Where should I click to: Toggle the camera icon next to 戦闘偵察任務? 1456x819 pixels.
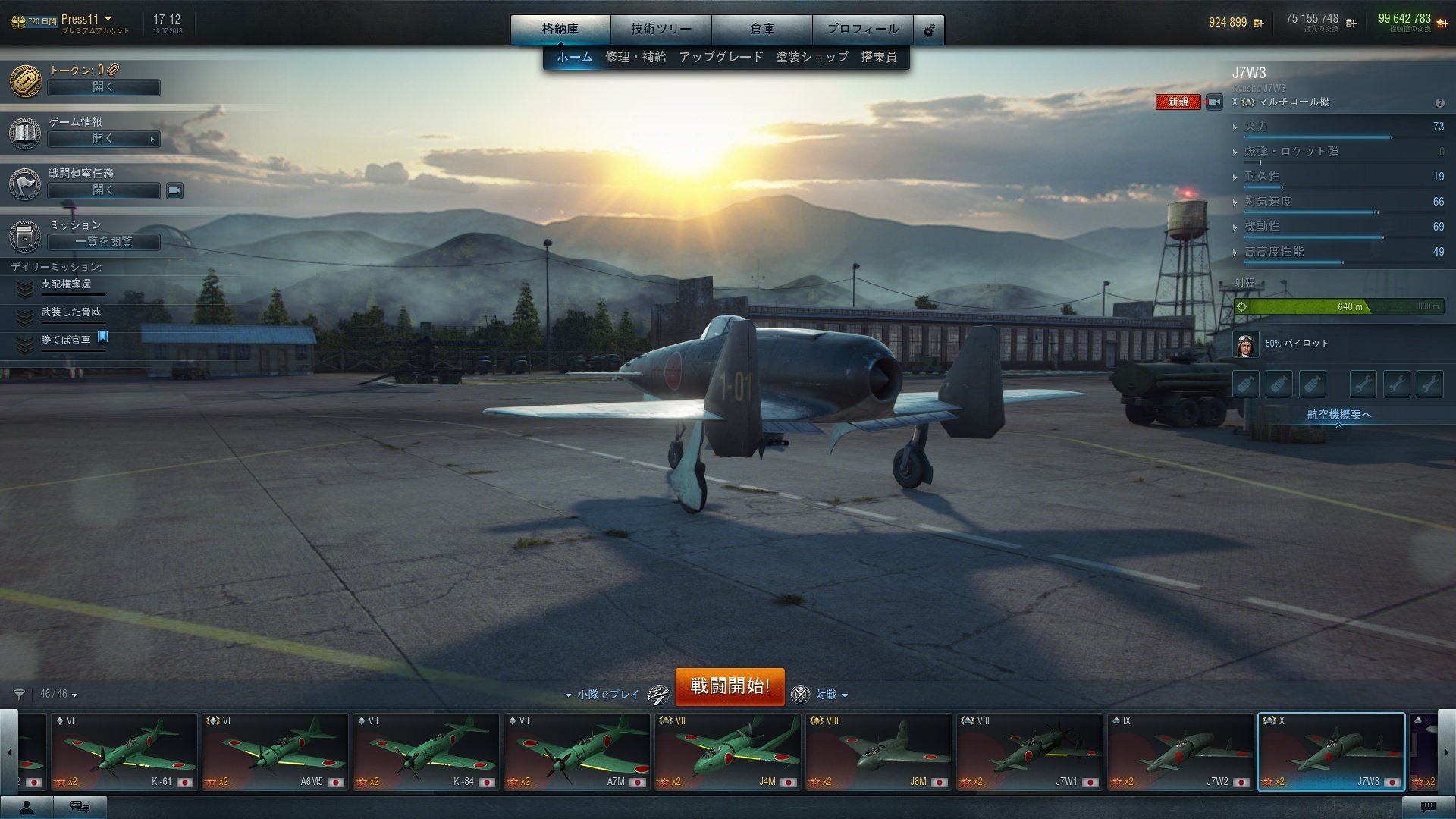(x=173, y=191)
